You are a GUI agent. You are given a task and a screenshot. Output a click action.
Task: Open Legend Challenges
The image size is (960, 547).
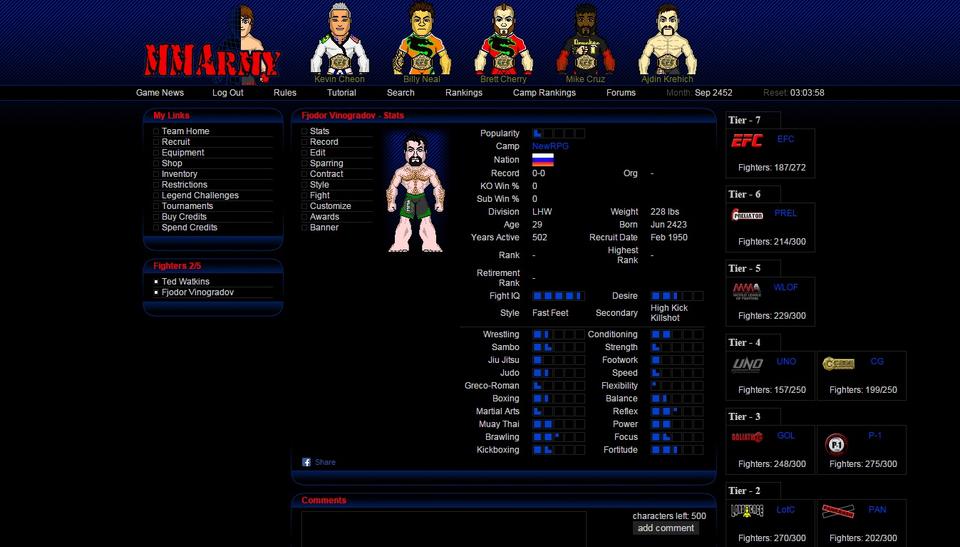point(200,196)
